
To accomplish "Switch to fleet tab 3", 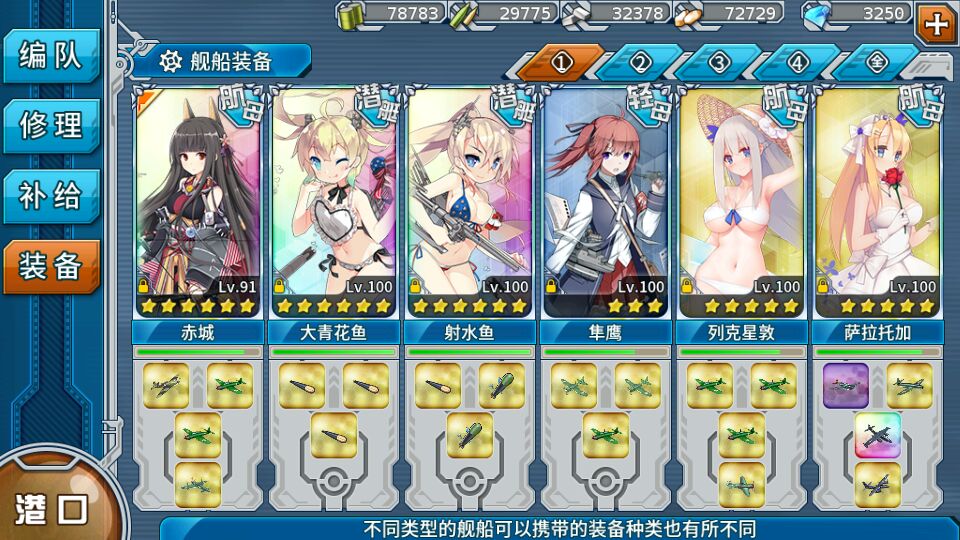I will click(x=719, y=63).
